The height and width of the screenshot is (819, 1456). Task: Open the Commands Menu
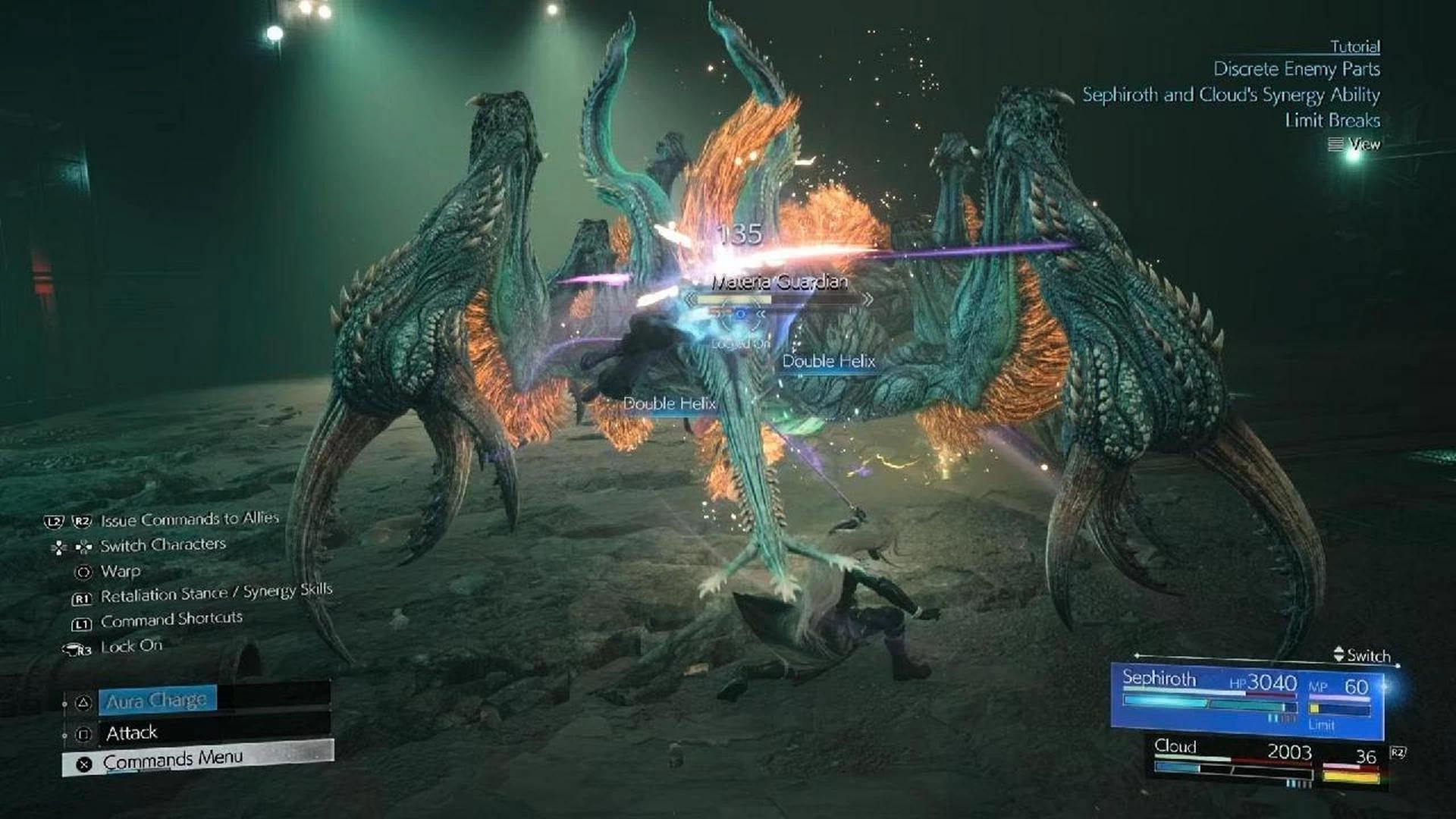point(173,759)
